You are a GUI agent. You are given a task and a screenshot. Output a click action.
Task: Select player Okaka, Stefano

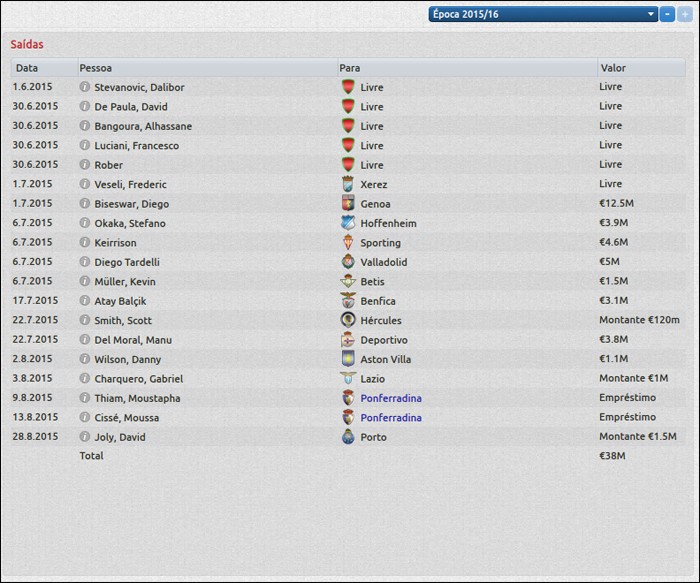coord(130,223)
